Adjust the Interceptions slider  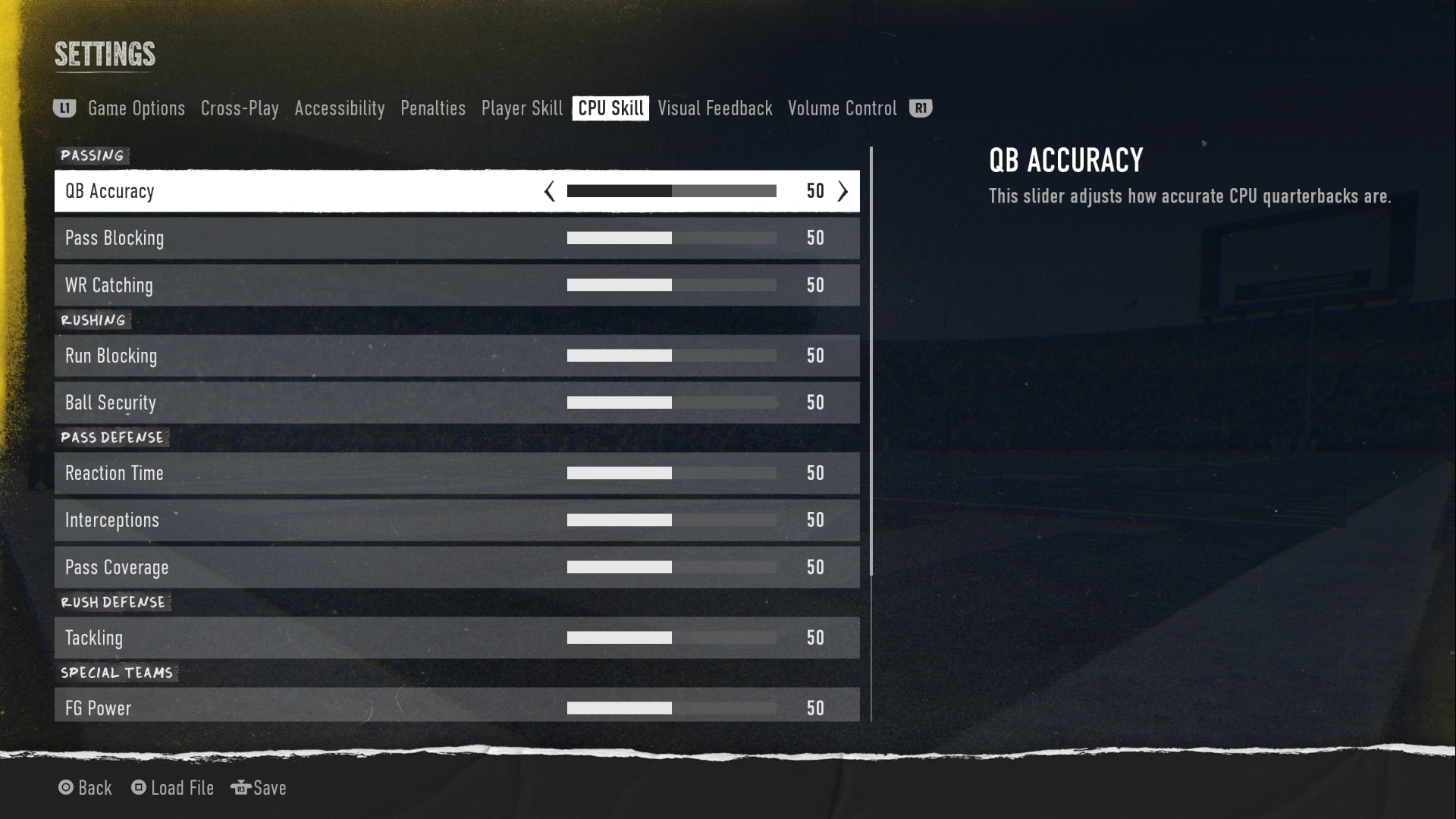pyautogui.click(x=670, y=520)
